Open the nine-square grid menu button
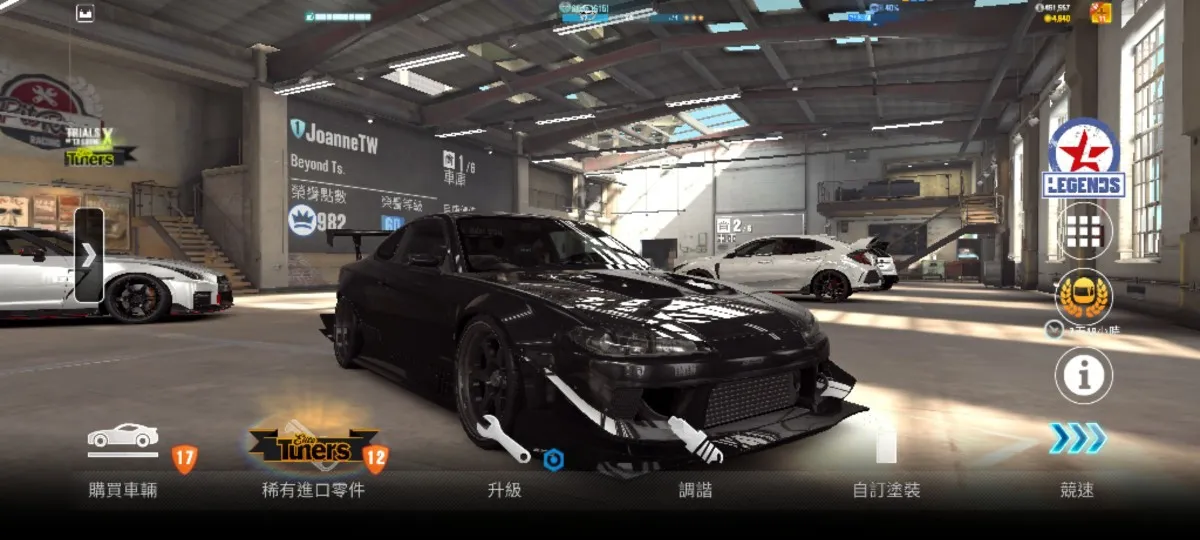 [x=1084, y=231]
